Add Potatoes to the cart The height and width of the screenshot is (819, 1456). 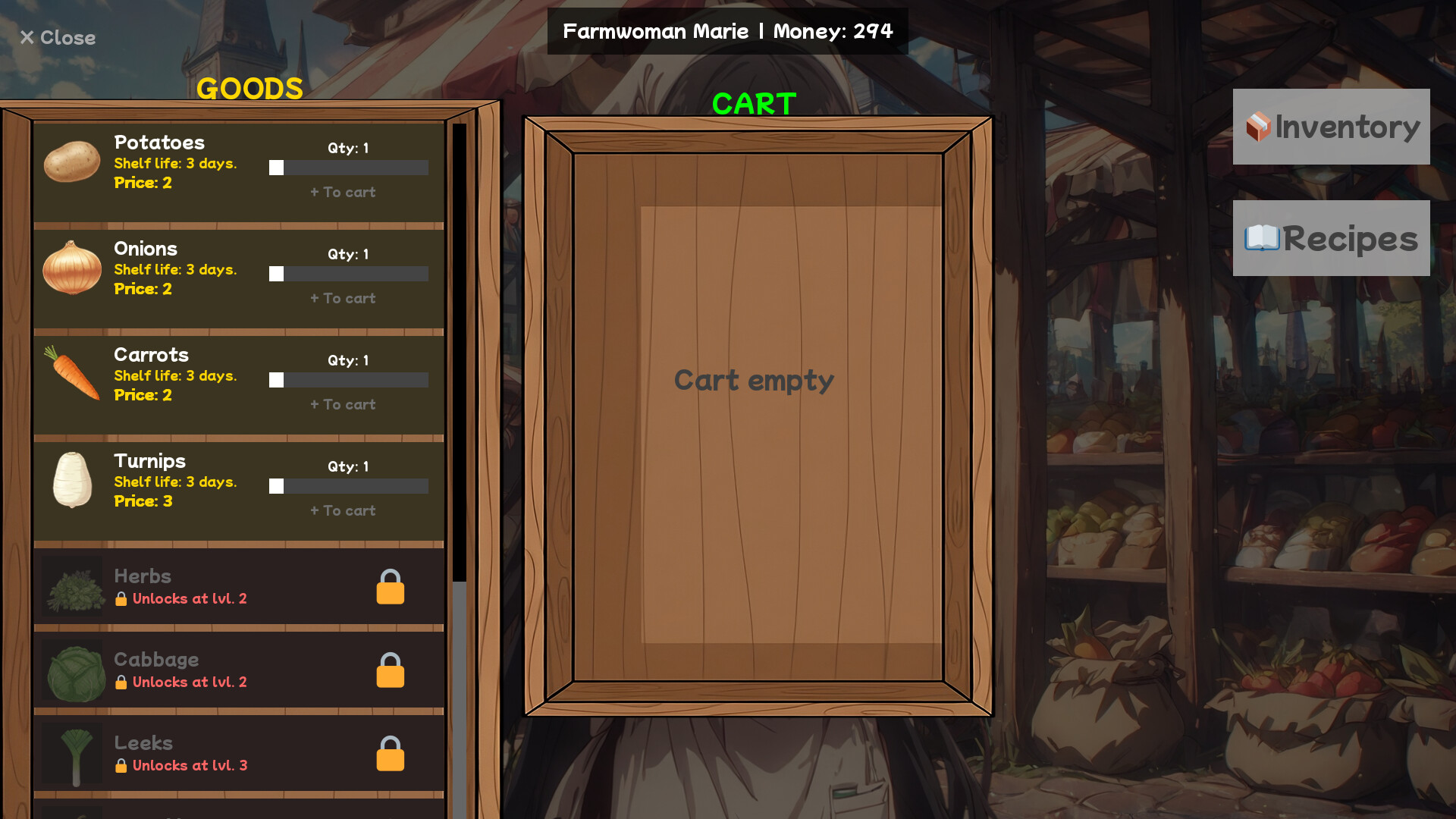click(342, 192)
